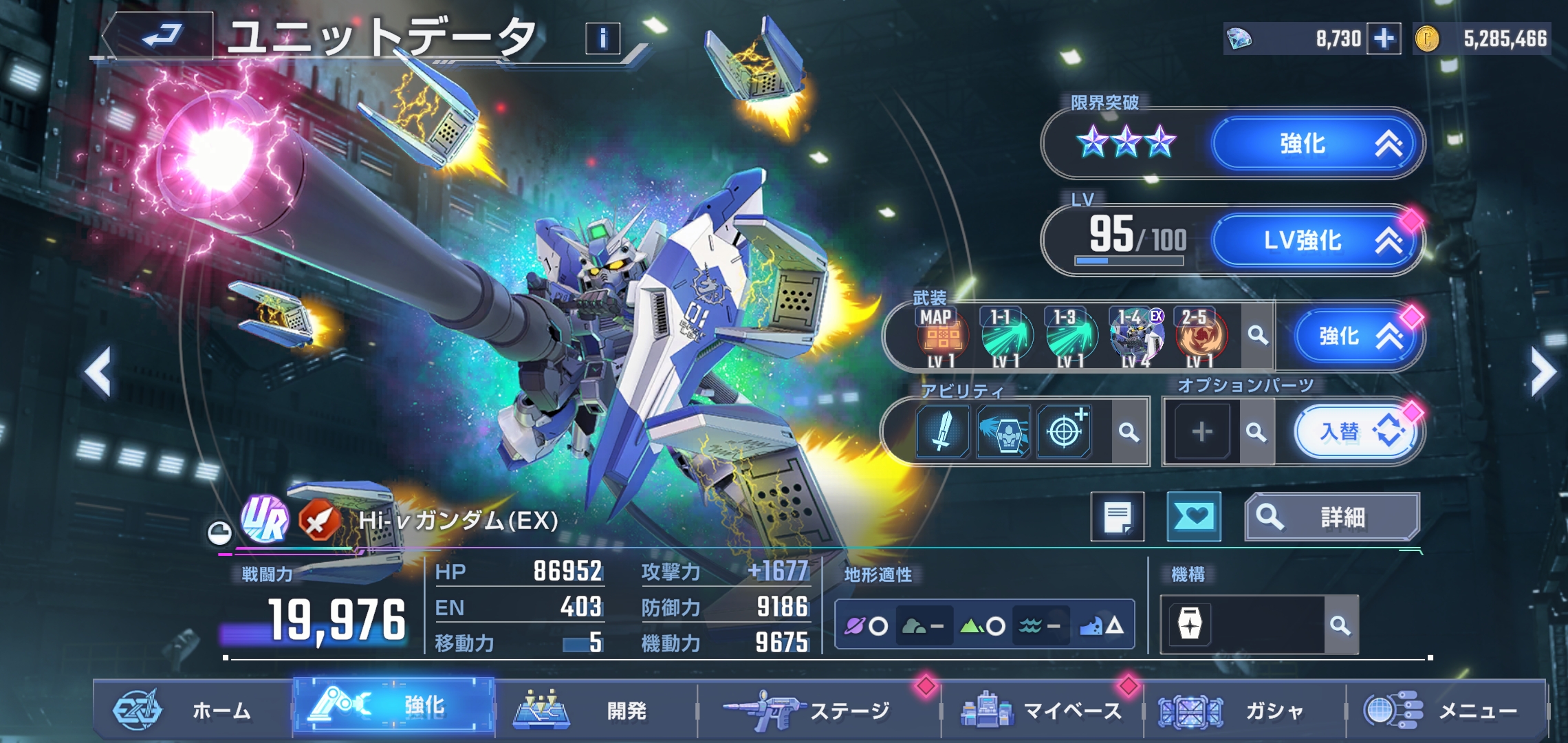The image size is (1568, 743).
Task: Inspect the sword ability icon
Action: coord(943,432)
